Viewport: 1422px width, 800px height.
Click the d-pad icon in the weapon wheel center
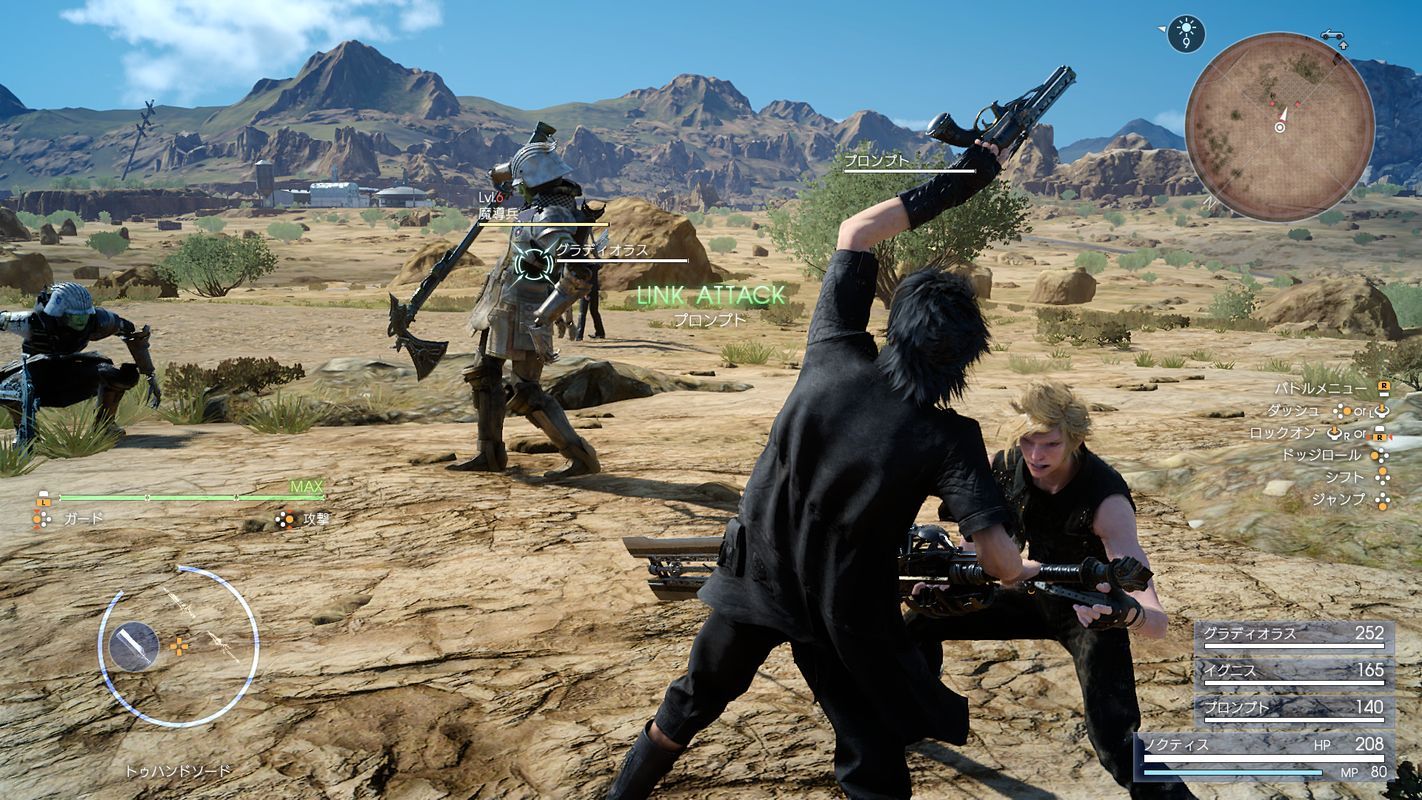179,647
